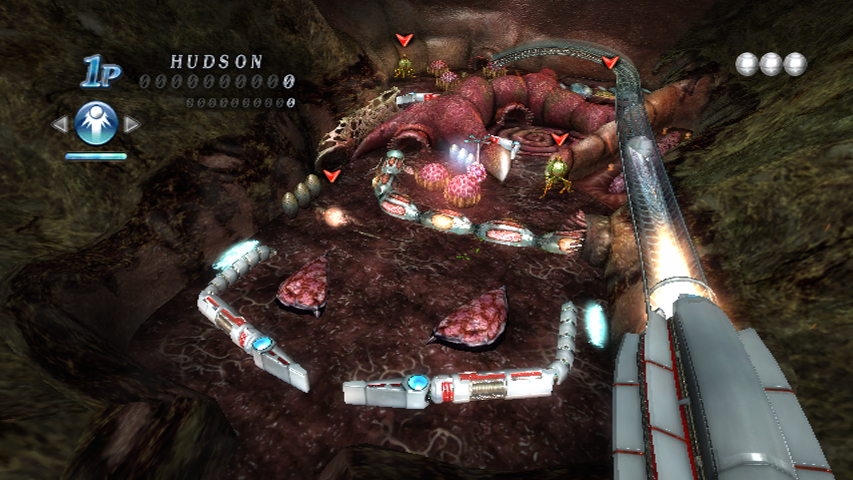Click the left arrow beside the action icon
Viewport: 853px width, 480px height.
[x=61, y=124]
